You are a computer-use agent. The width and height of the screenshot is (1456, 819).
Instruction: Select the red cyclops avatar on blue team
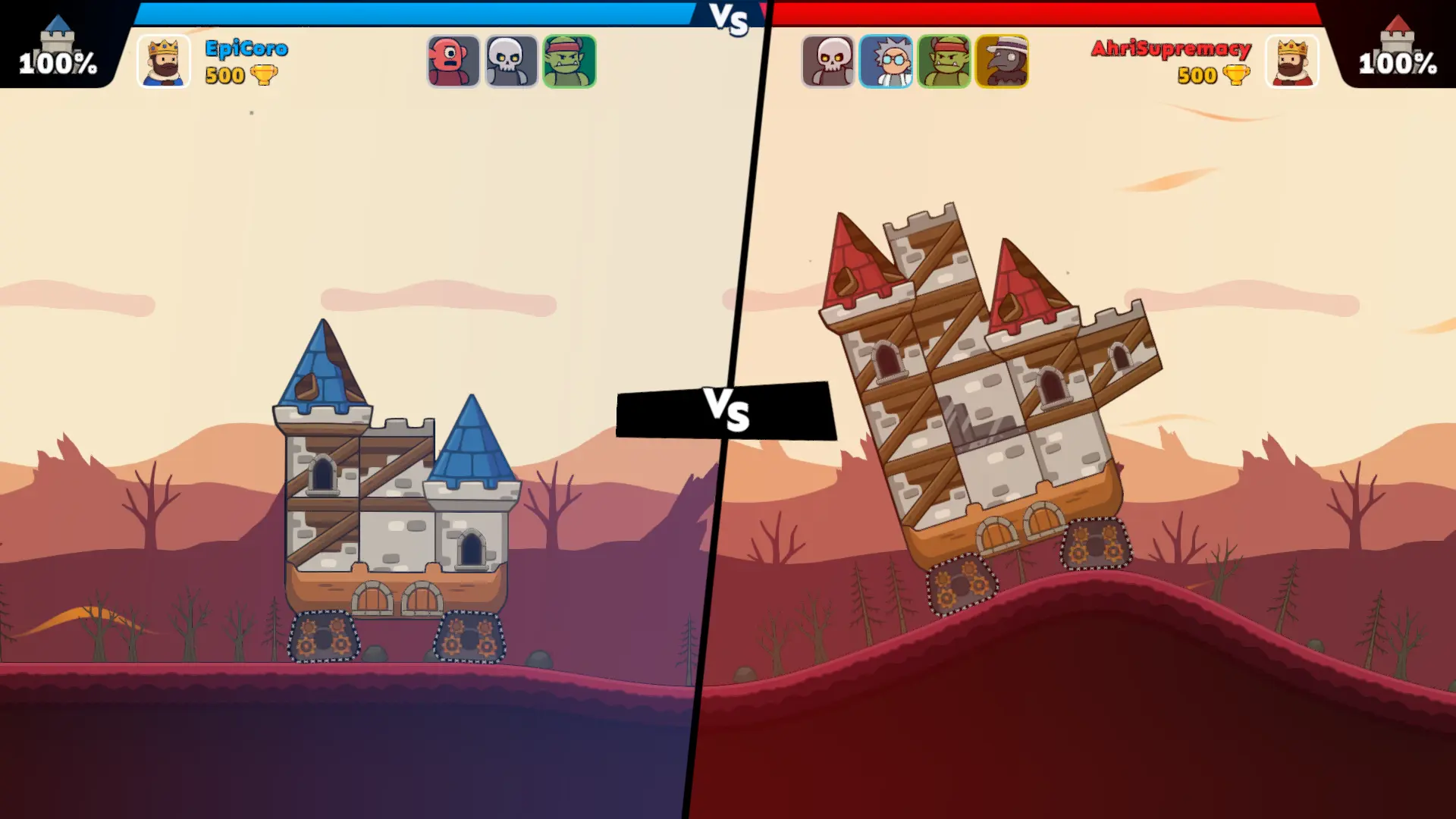(x=453, y=61)
